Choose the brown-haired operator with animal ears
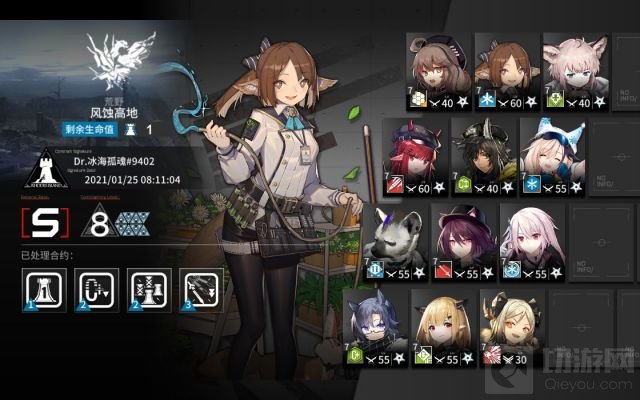This screenshot has height=400, width=640. pos(503,69)
